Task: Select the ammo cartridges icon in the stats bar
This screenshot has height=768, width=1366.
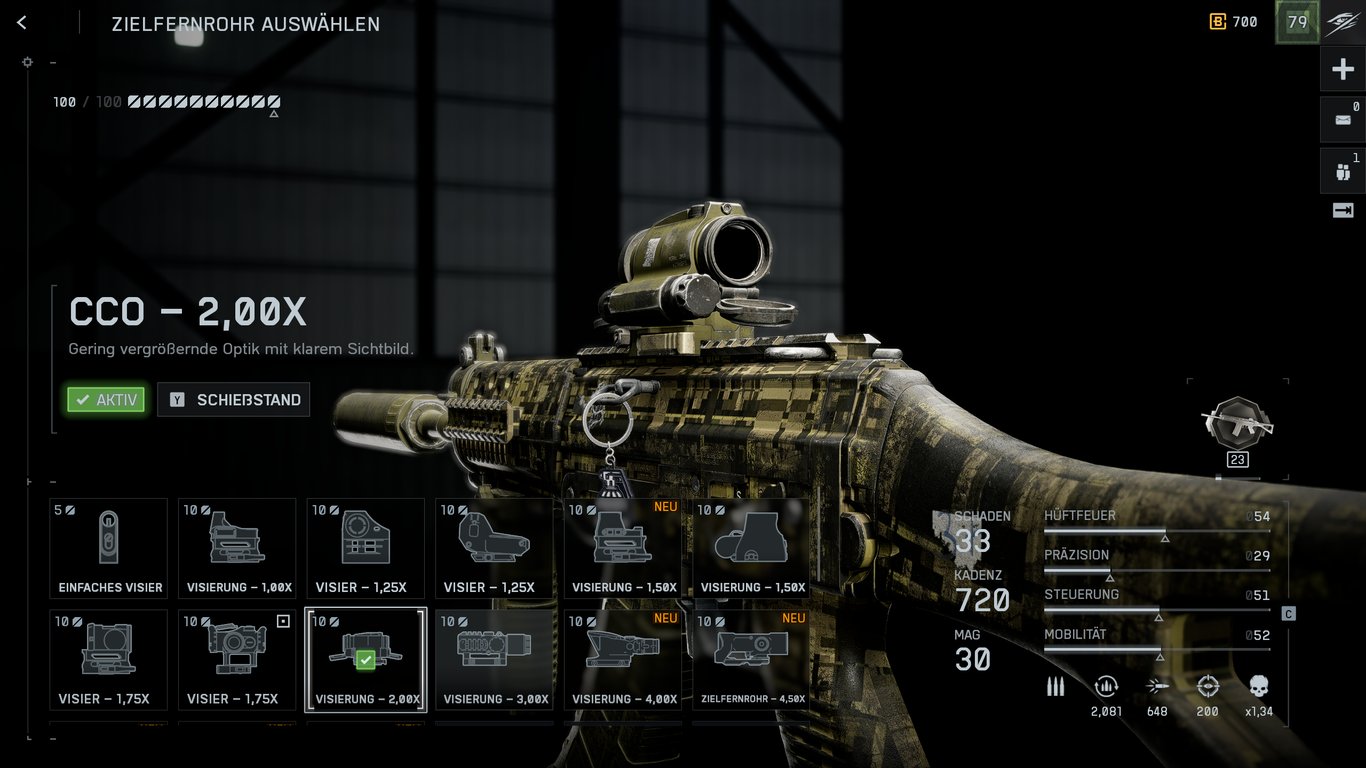Action: [1055, 686]
